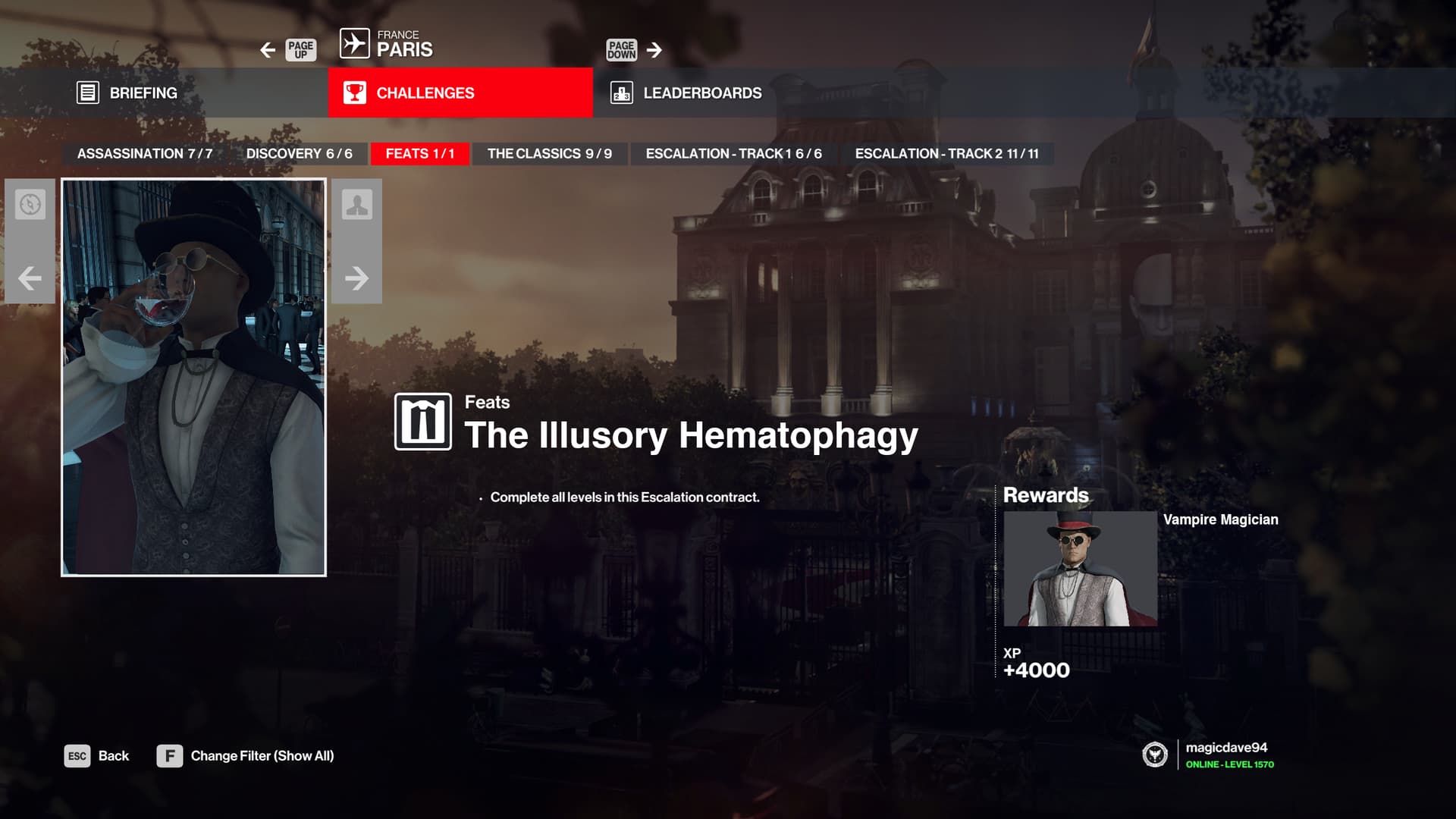Select The Illusory Hematophagy challenge card
Image resolution: width=1456 pixels, height=819 pixels.
click(193, 377)
